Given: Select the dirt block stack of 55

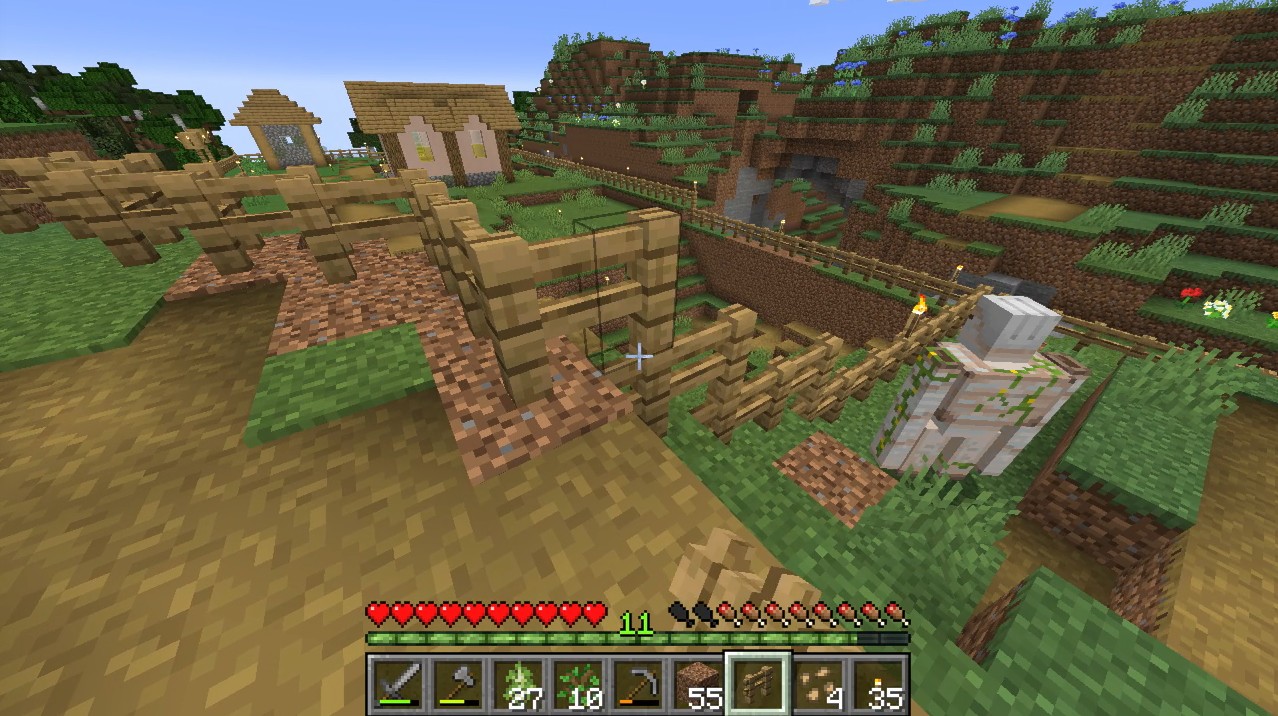Looking at the screenshot, I should tap(698, 685).
